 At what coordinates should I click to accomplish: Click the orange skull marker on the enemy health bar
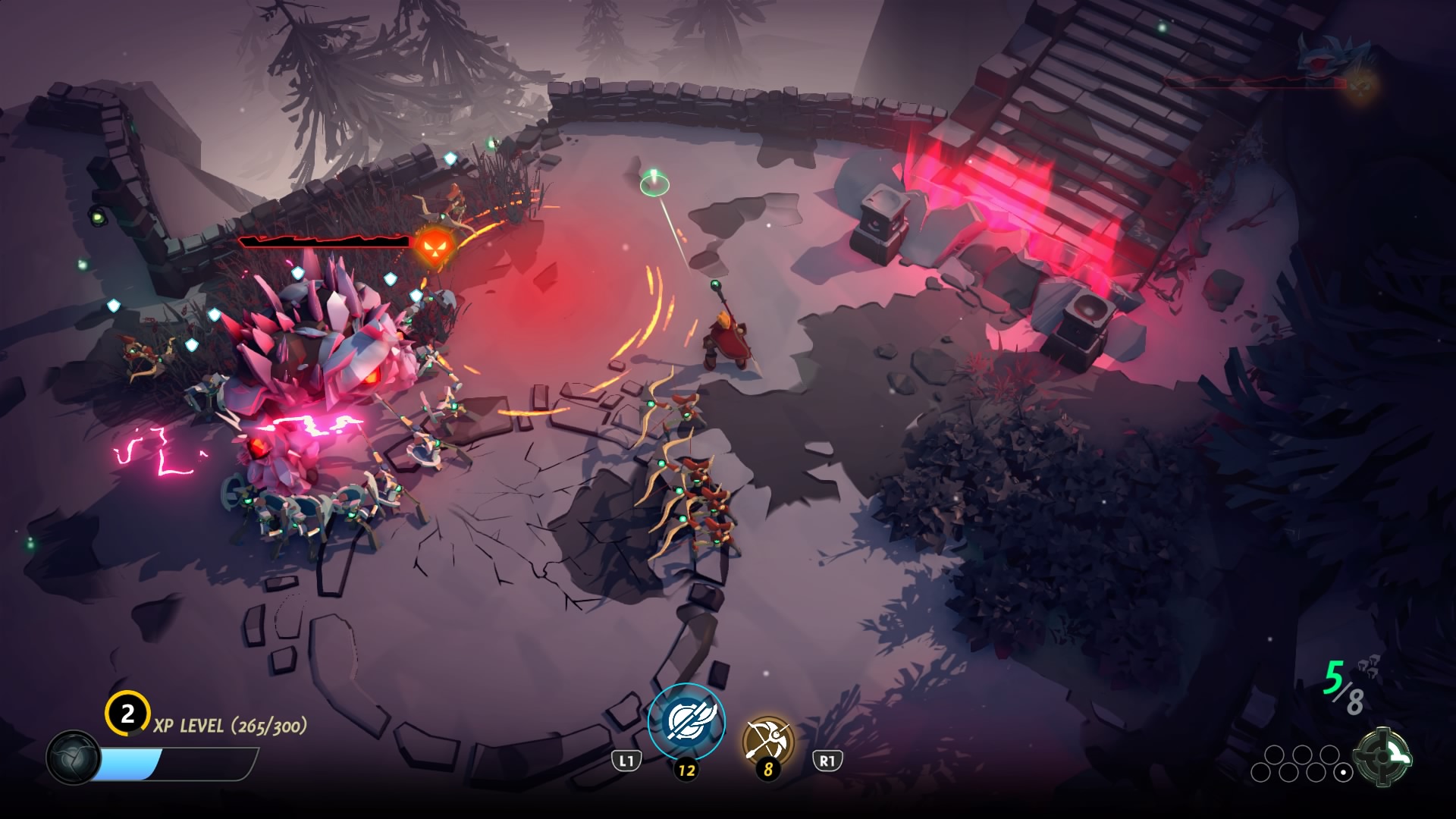coord(435,243)
